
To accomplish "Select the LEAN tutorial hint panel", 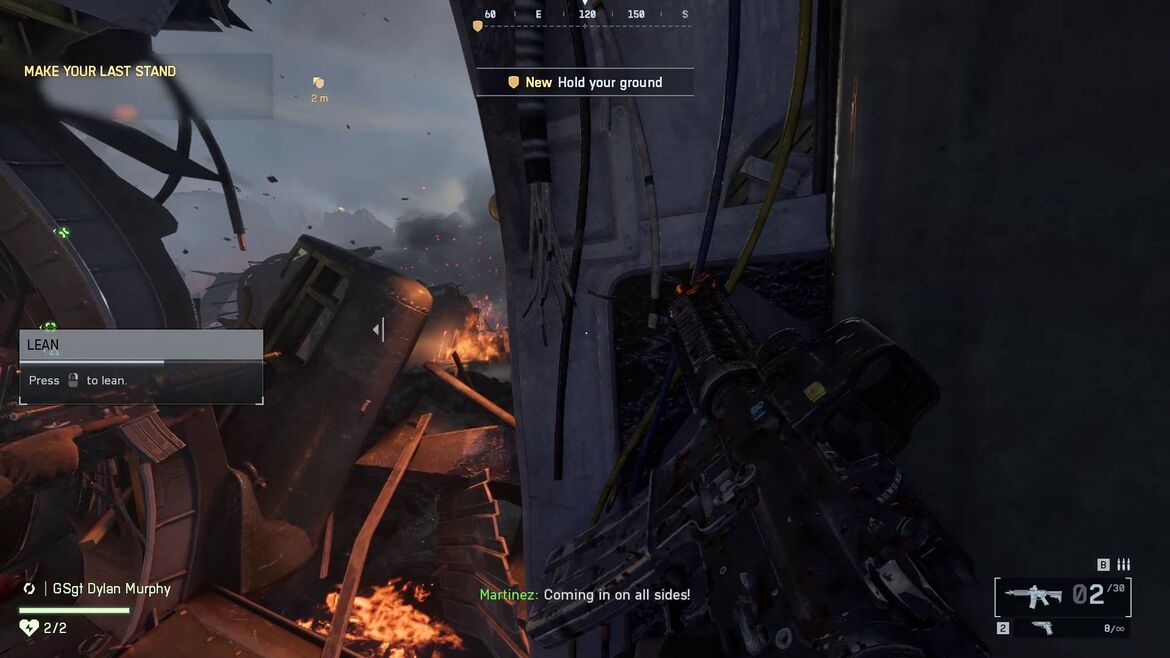I will tap(141, 366).
